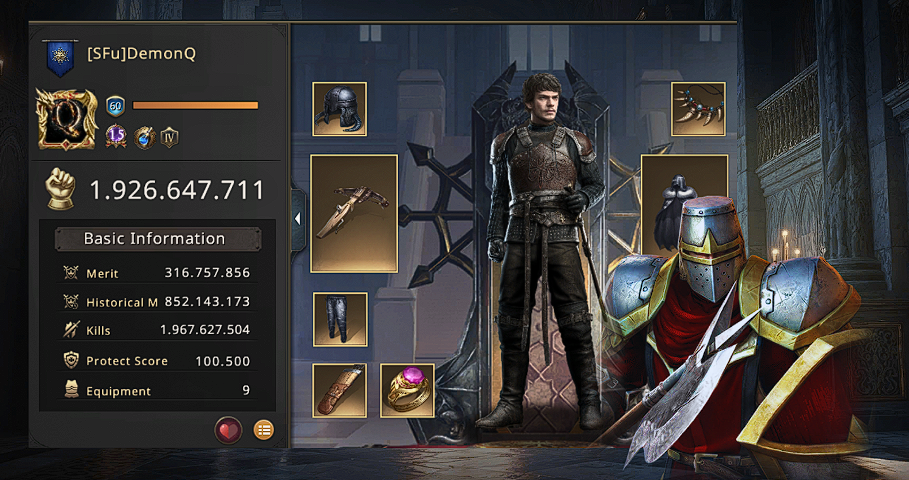This screenshot has width=909, height=480.
Task: Show the purple 15 VIP badge
Action: [116, 137]
